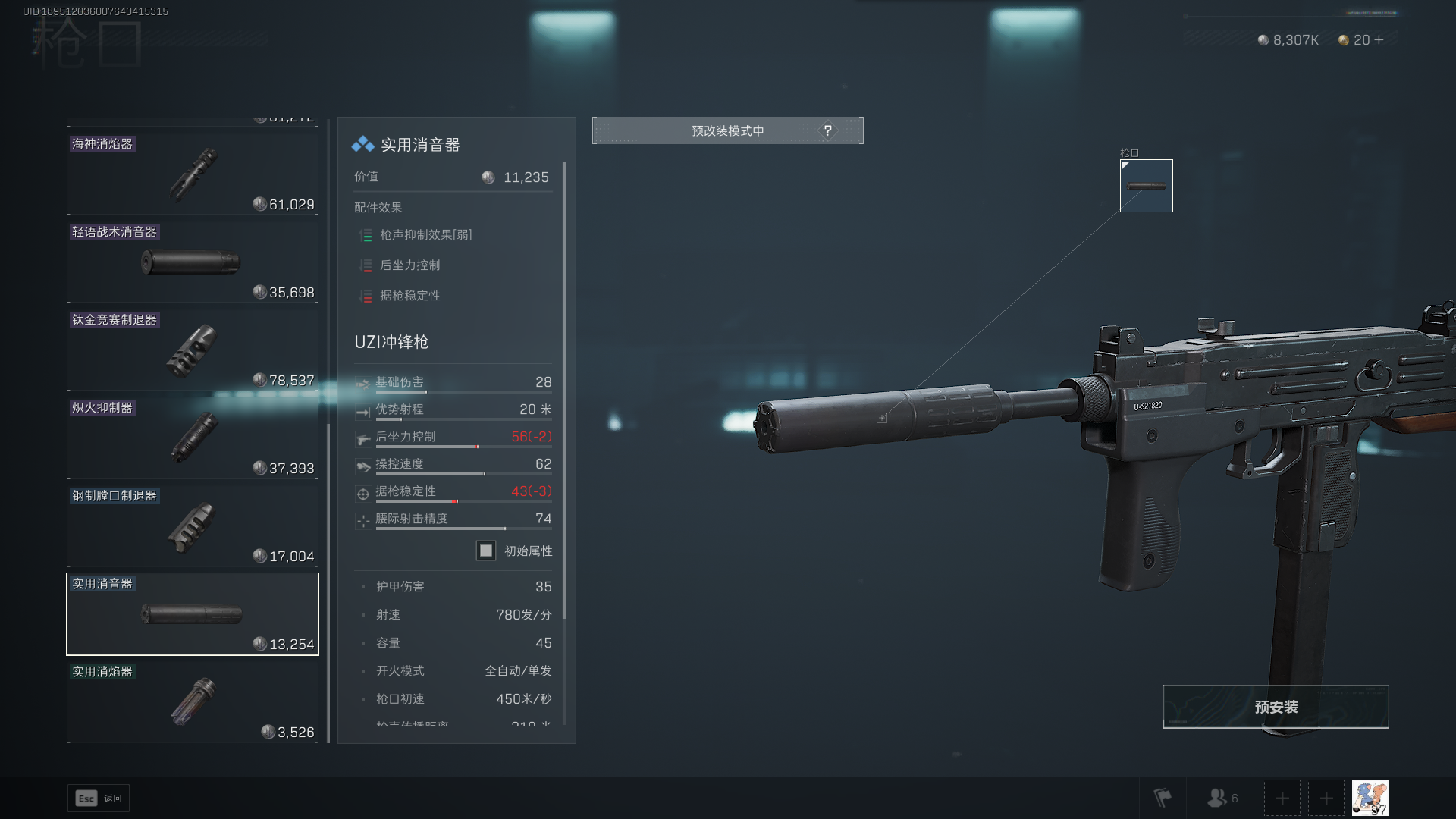Open the help question mark icon
The height and width of the screenshot is (819, 1456).
pyautogui.click(x=827, y=130)
